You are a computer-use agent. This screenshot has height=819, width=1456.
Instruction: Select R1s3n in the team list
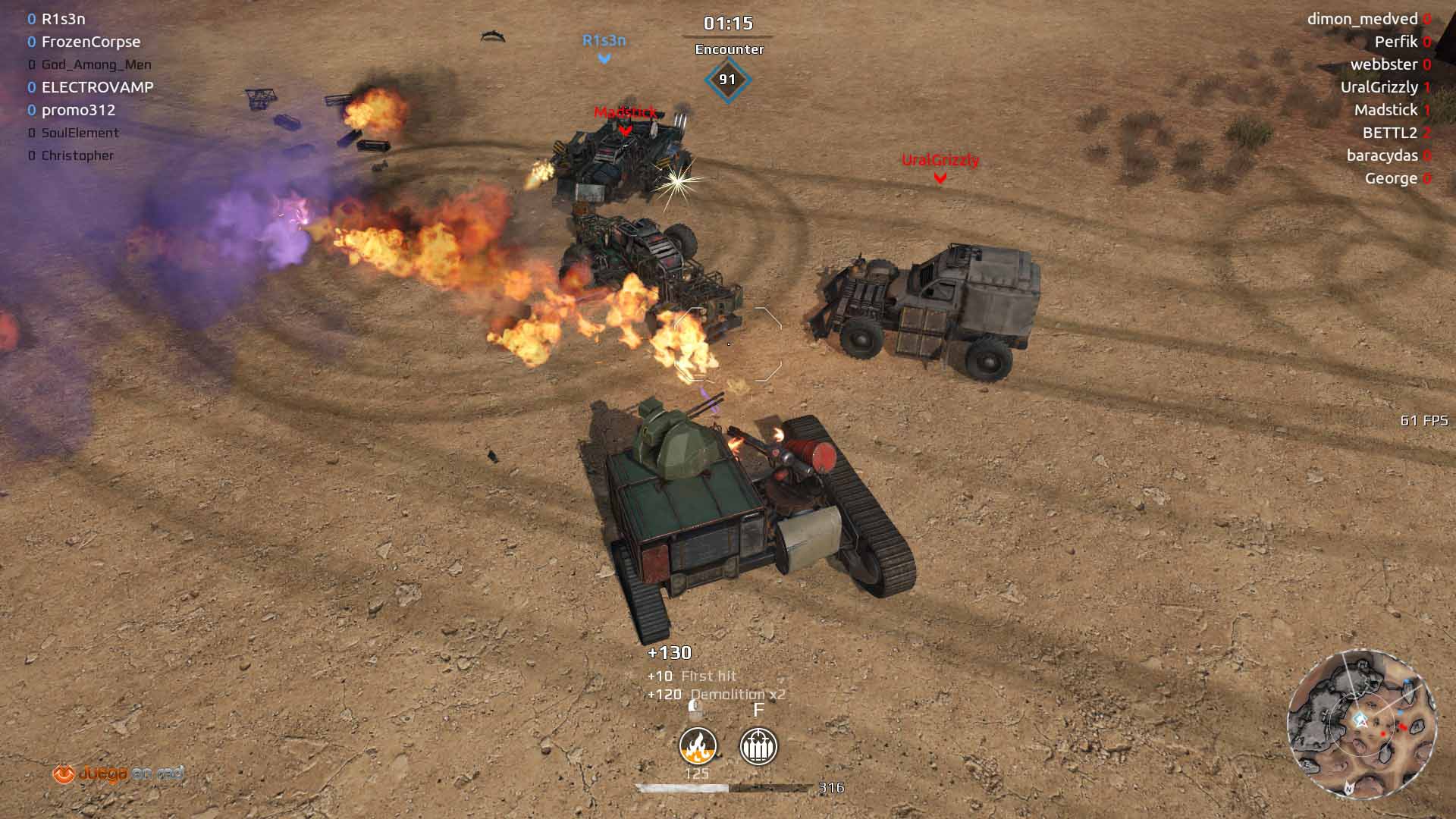(x=63, y=19)
